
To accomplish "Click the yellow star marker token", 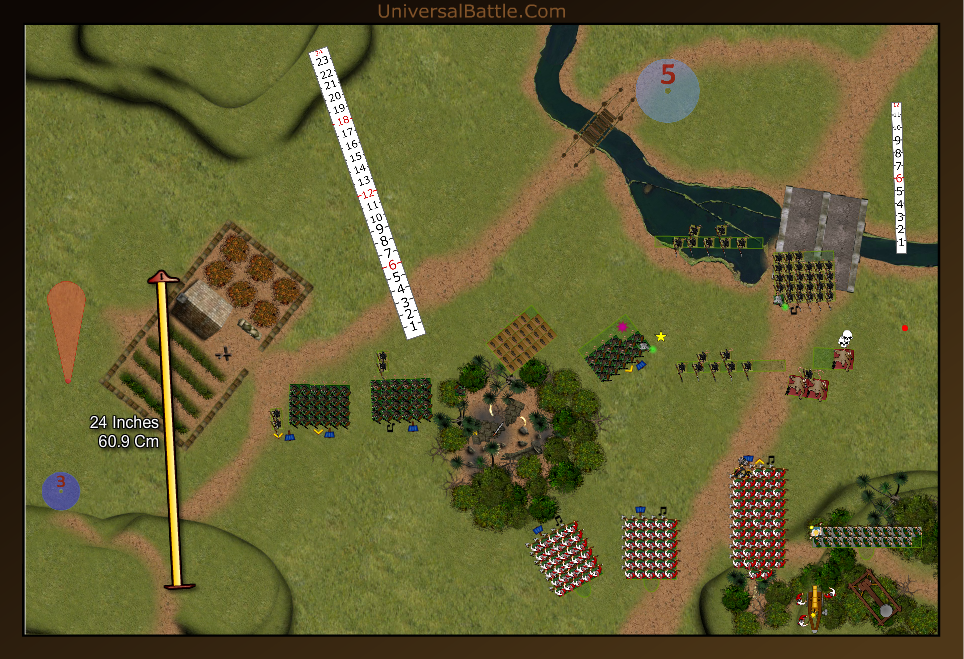I will (x=660, y=336).
